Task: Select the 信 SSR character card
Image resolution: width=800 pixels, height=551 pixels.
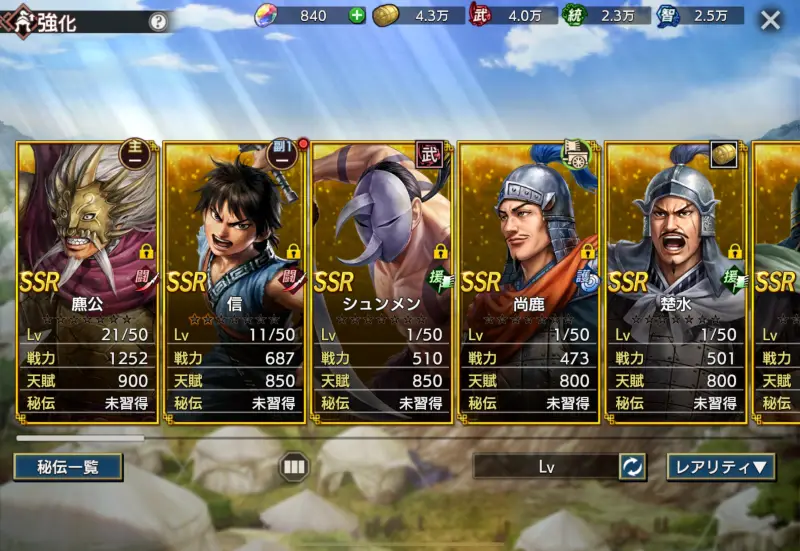Action: pyautogui.click(x=234, y=282)
